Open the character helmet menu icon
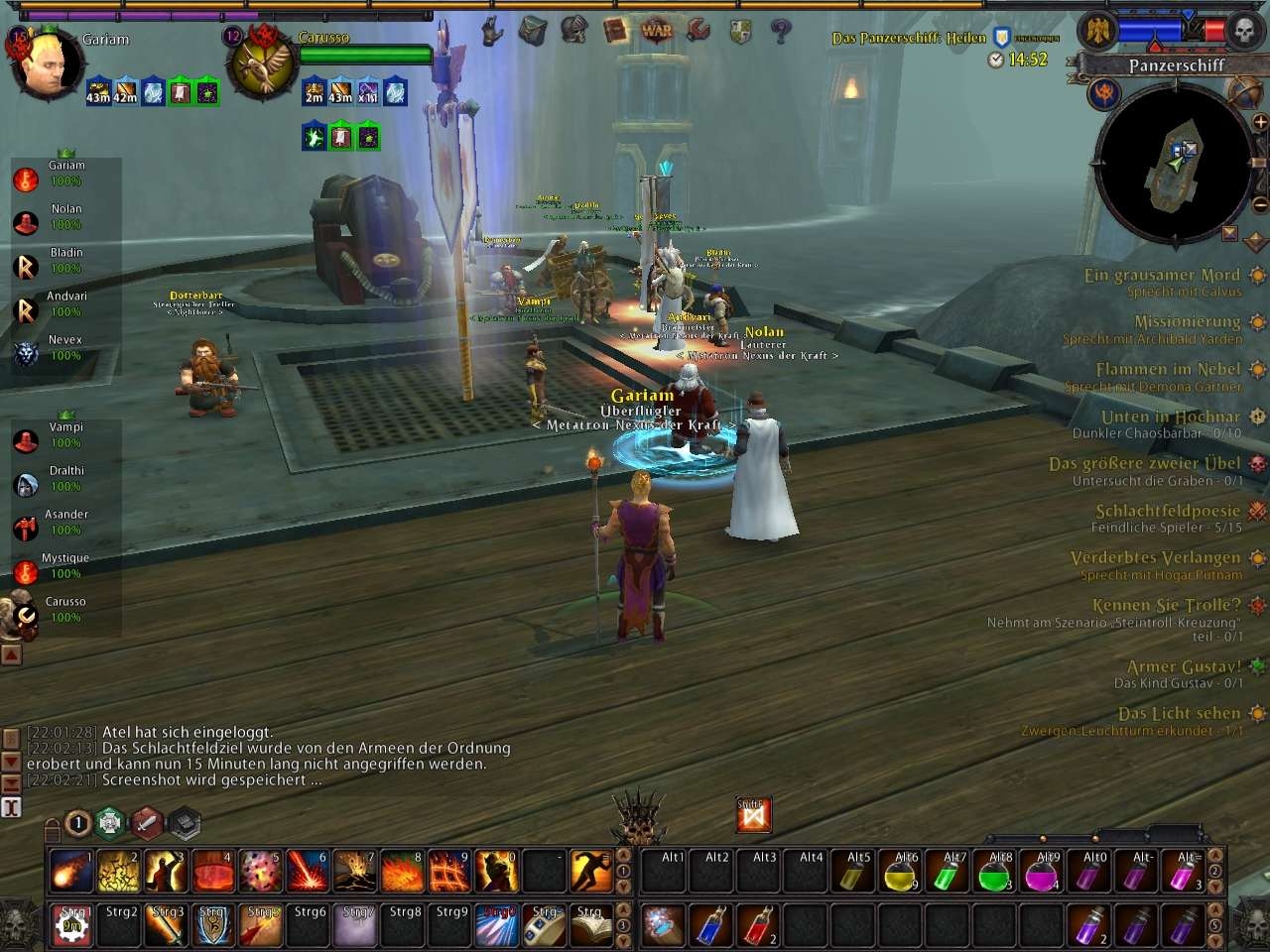 (x=573, y=31)
